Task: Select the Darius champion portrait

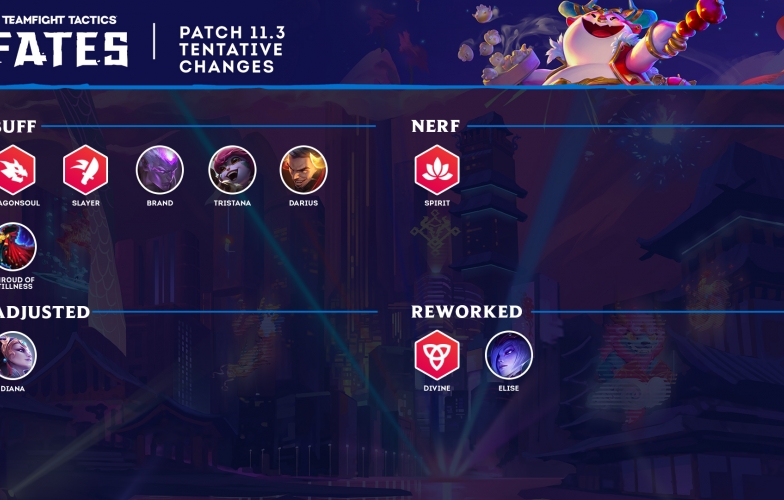Action: click(x=304, y=169)
